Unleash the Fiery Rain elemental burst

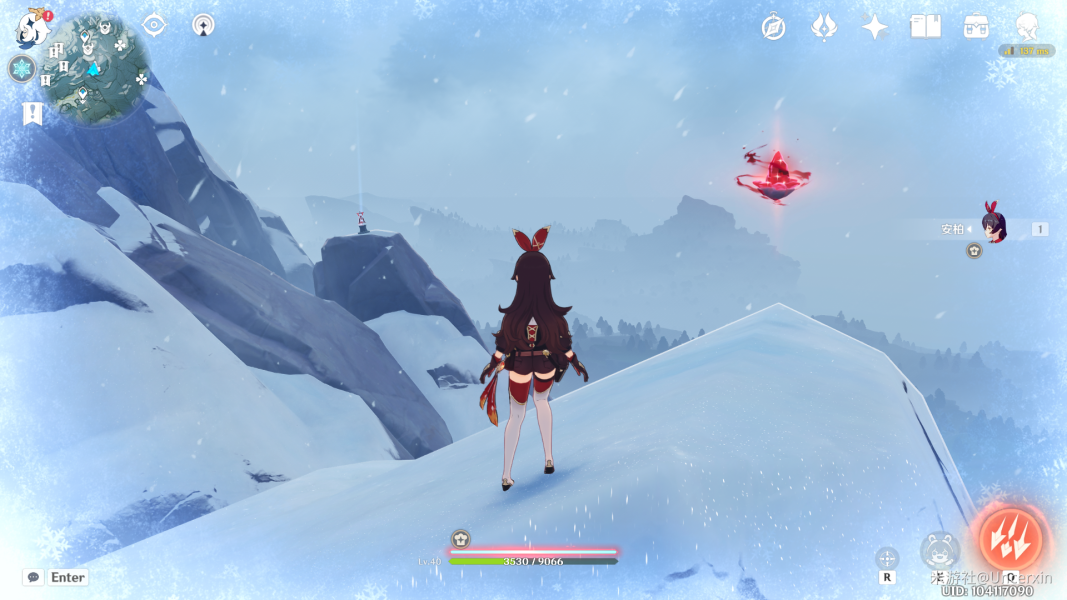pos(1010,539)
